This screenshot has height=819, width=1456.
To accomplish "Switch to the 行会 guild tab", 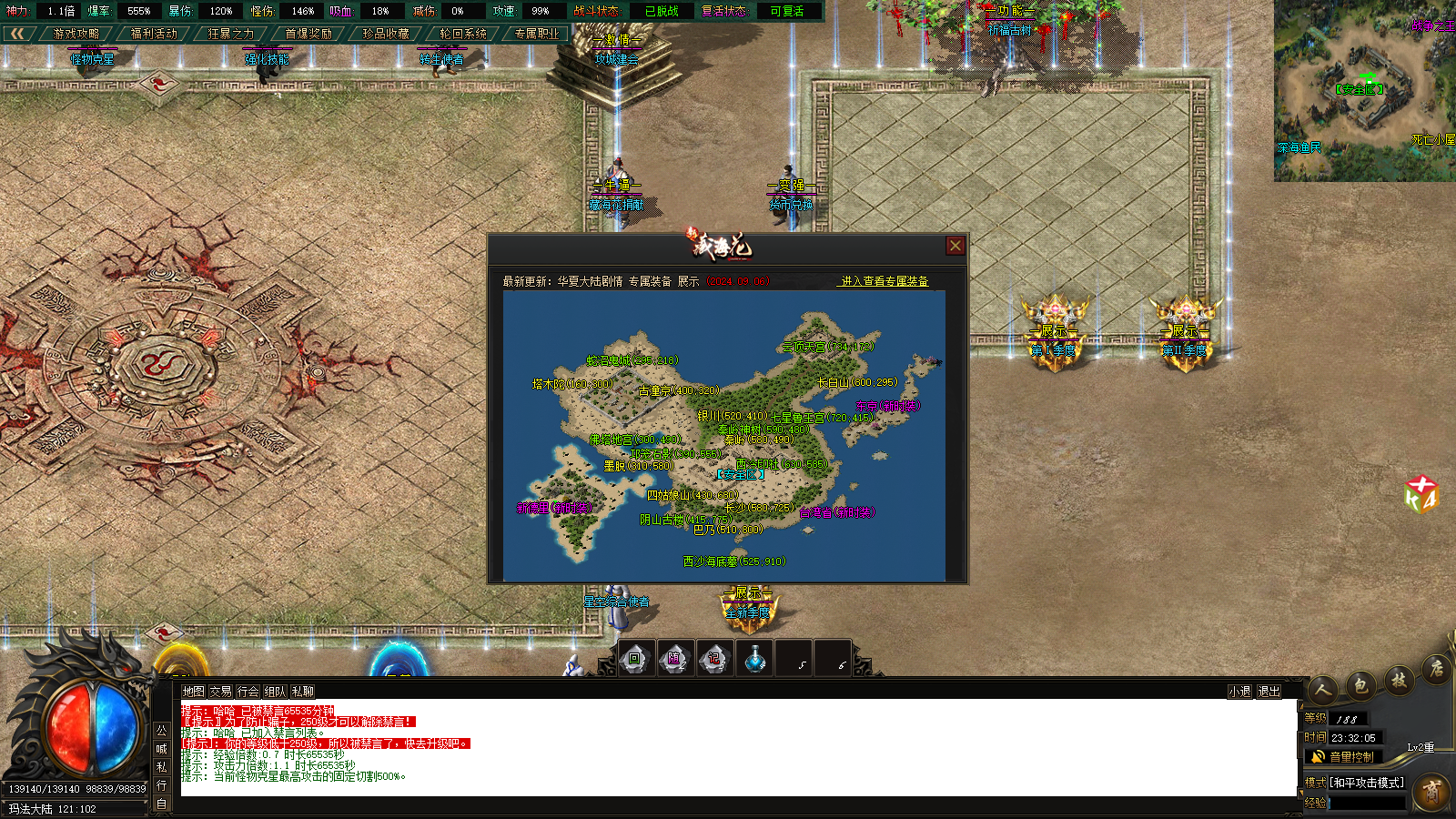I will click(248, 692).
